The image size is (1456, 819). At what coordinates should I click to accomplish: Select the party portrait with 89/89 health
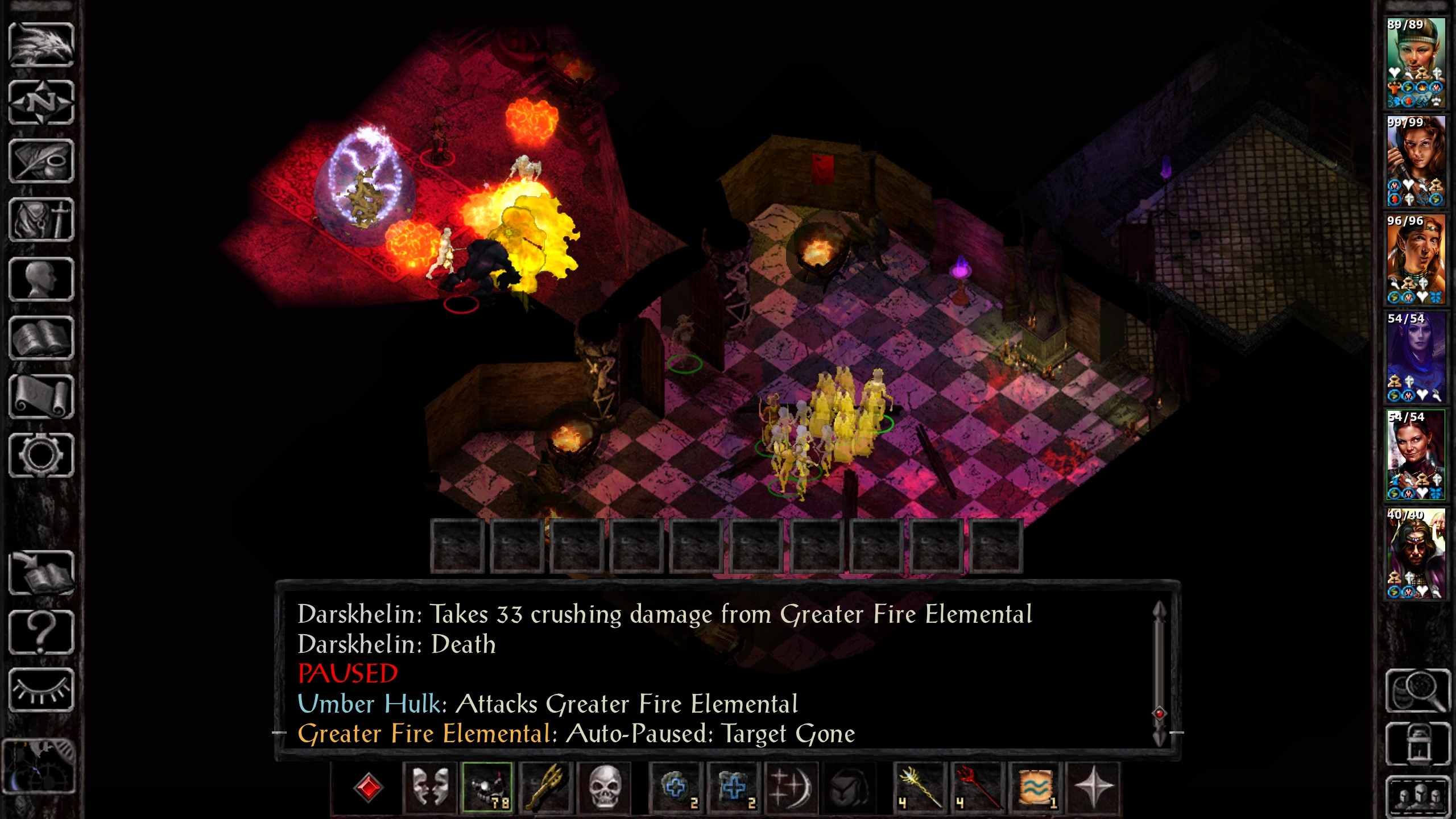[1415, 63]
